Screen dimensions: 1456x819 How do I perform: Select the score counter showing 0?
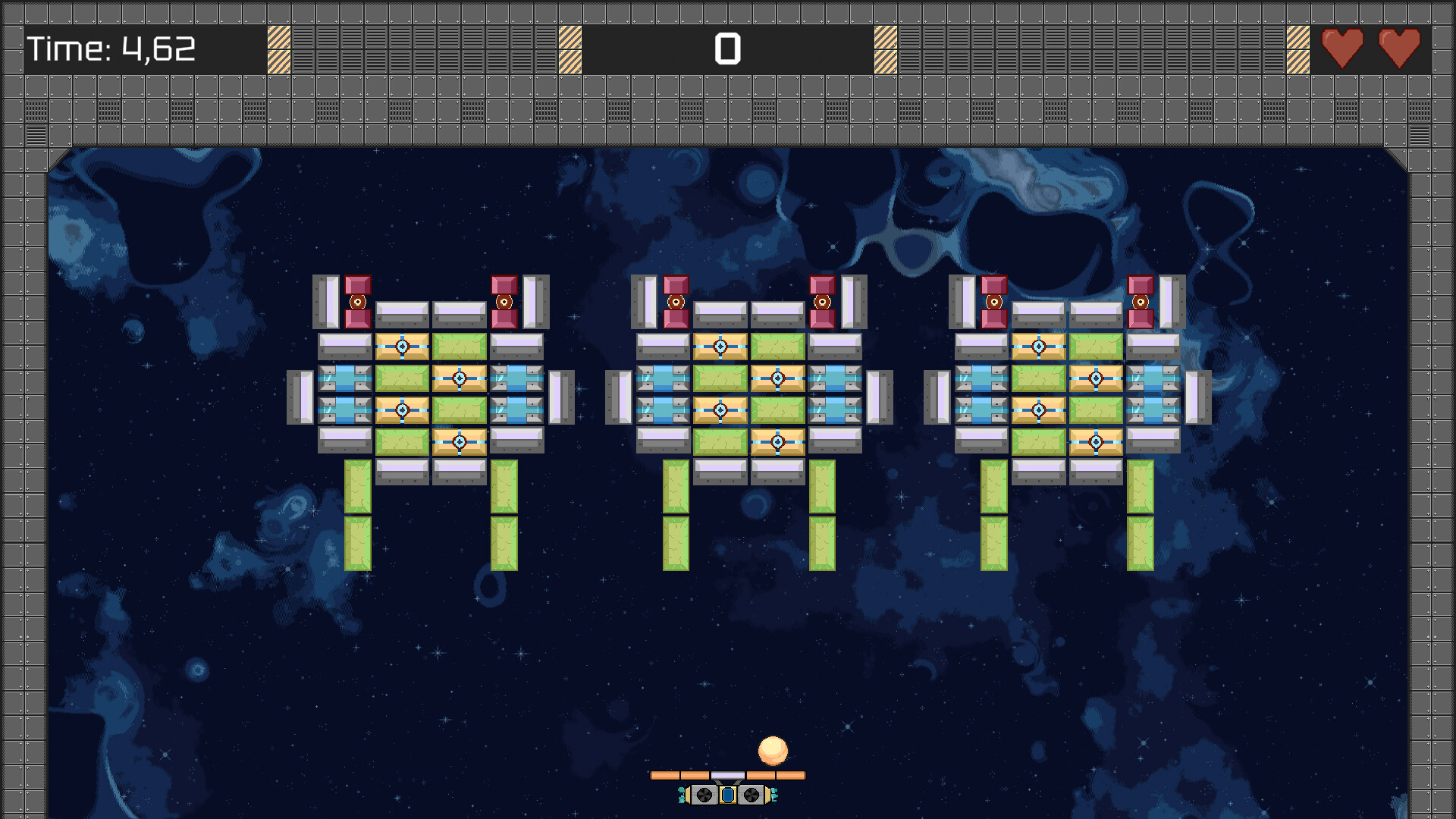(726, 50)
